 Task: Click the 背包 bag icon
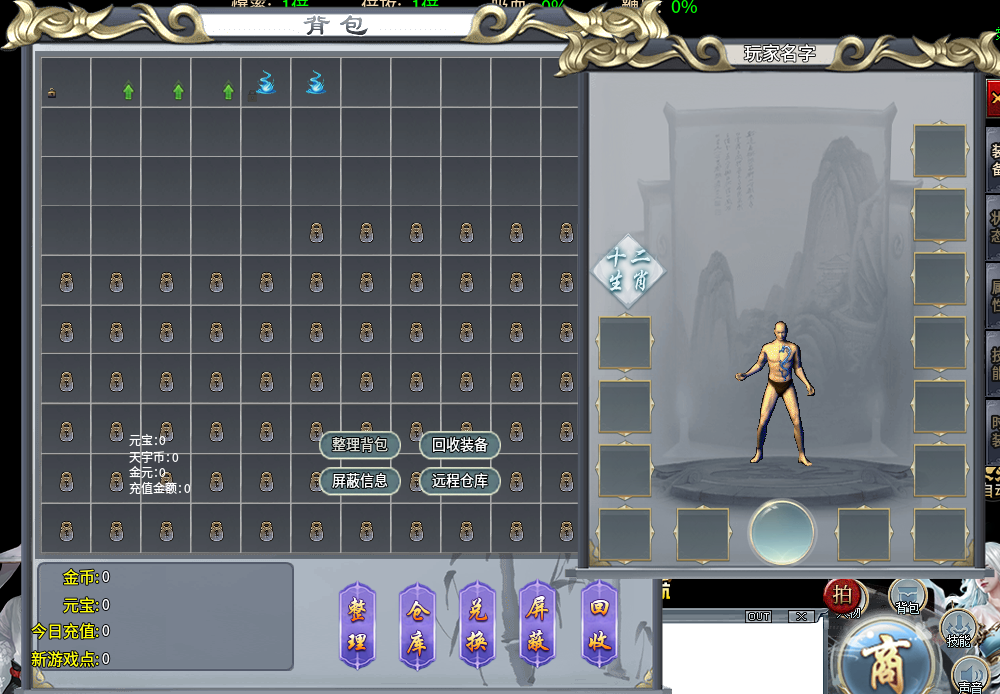(x=907, y=597)
